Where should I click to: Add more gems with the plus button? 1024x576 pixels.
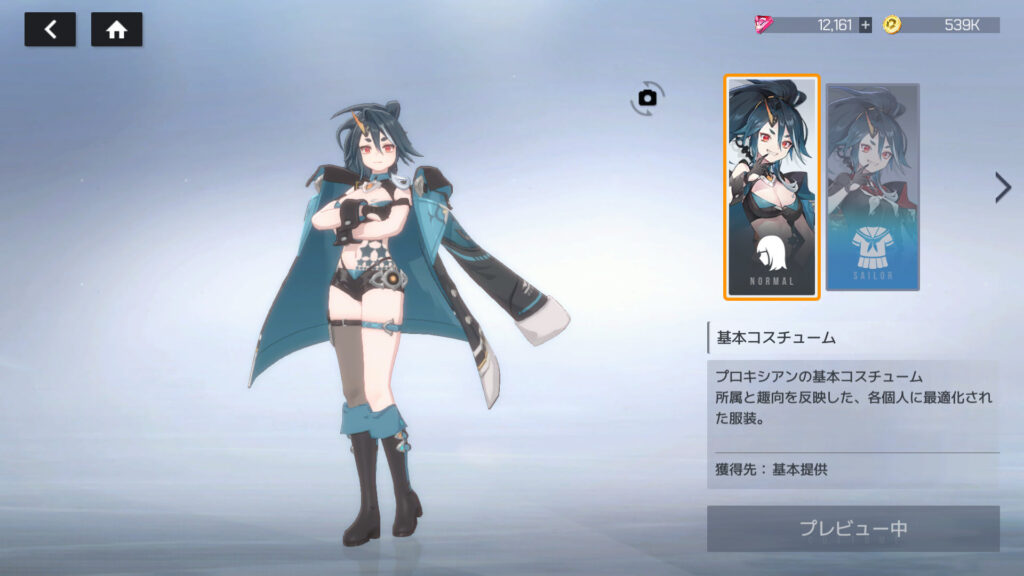coord(865,25)
